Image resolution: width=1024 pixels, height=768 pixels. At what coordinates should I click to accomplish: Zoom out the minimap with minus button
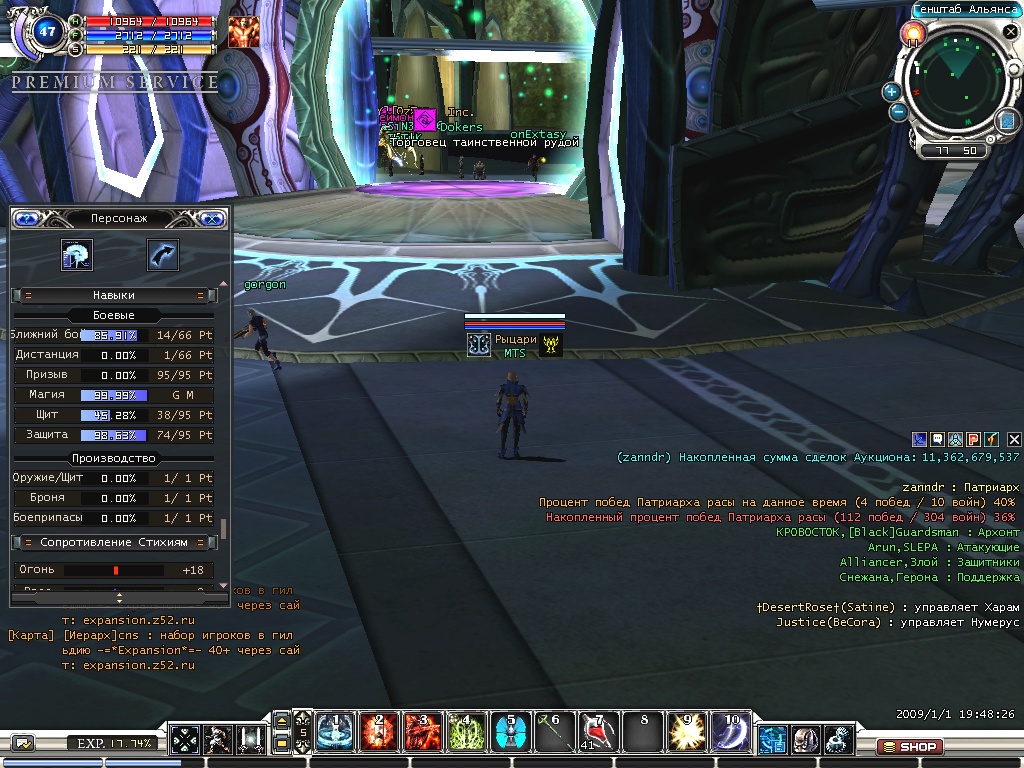898,112
